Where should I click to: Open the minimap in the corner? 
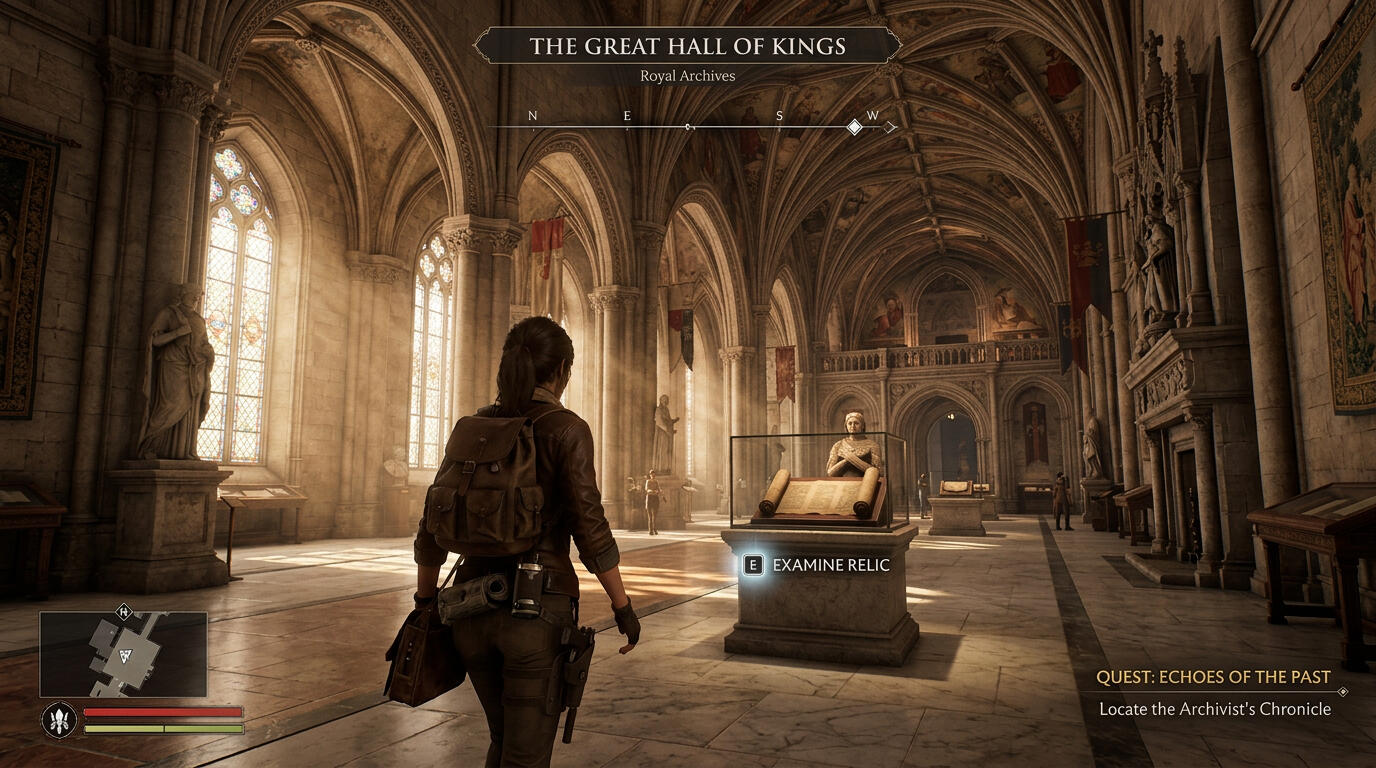pos(123,654)
